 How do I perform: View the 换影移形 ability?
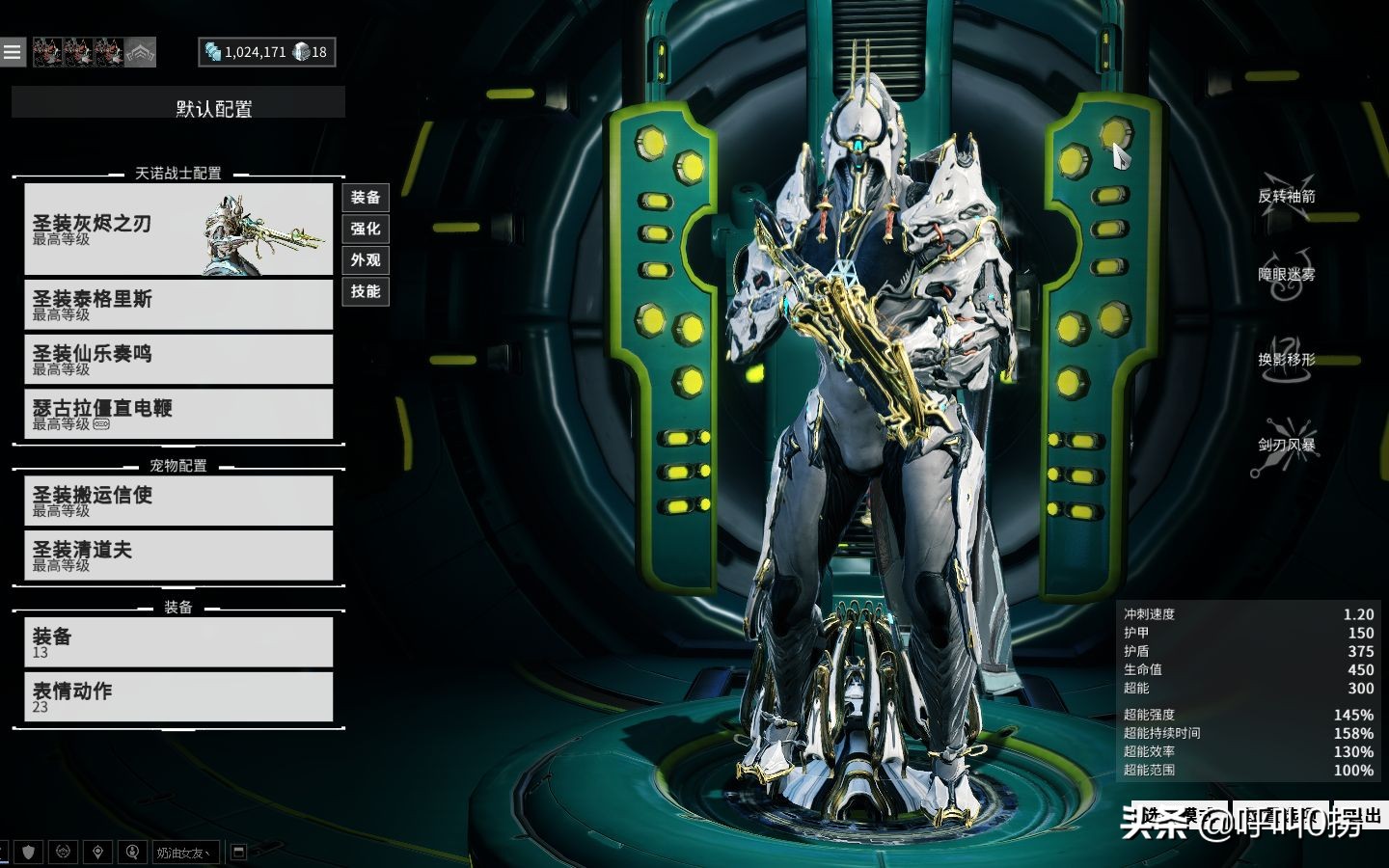click(1286, 360)
